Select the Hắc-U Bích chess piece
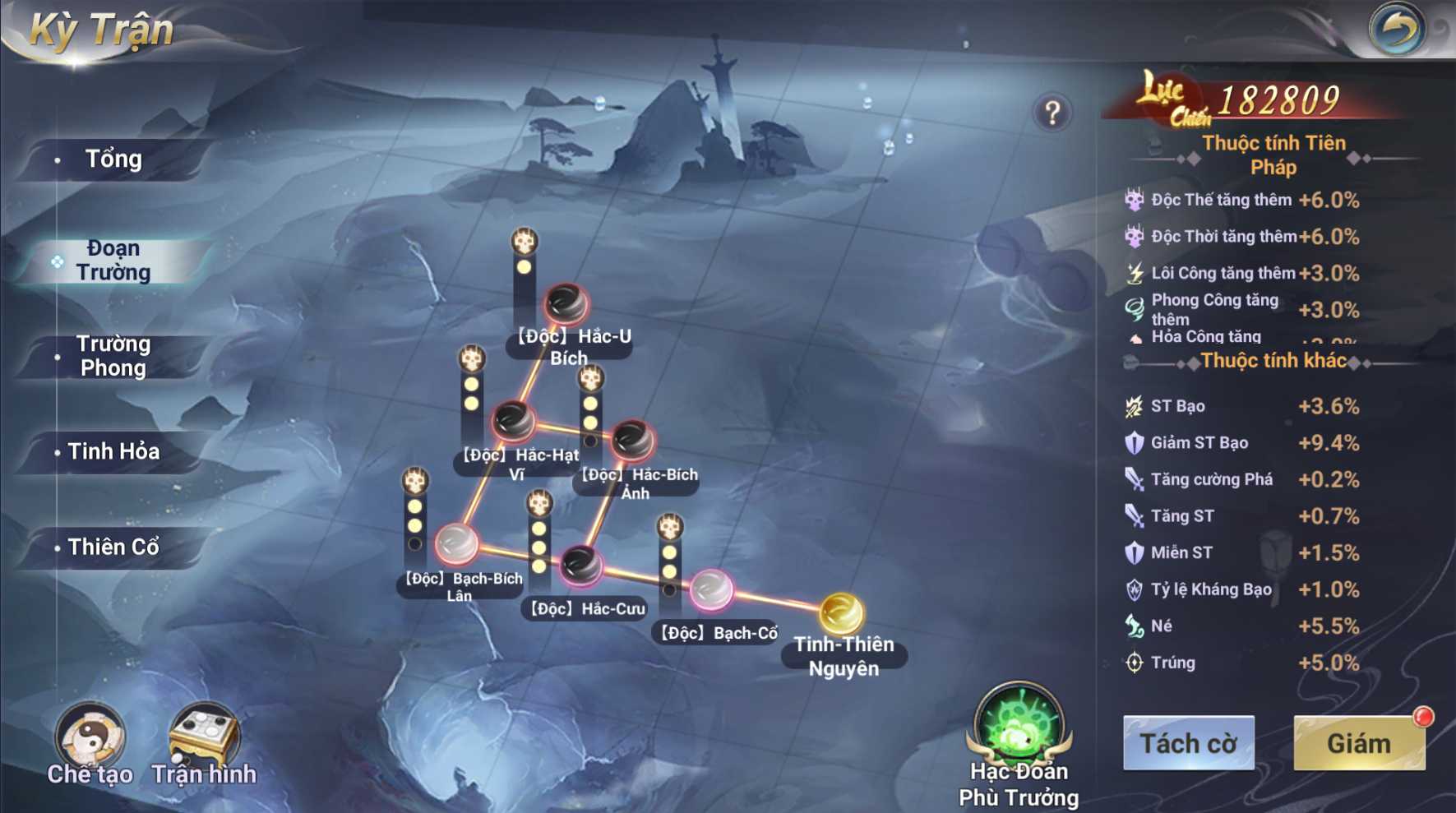This screenshot has width=1456, height=813. coord(566,304)
